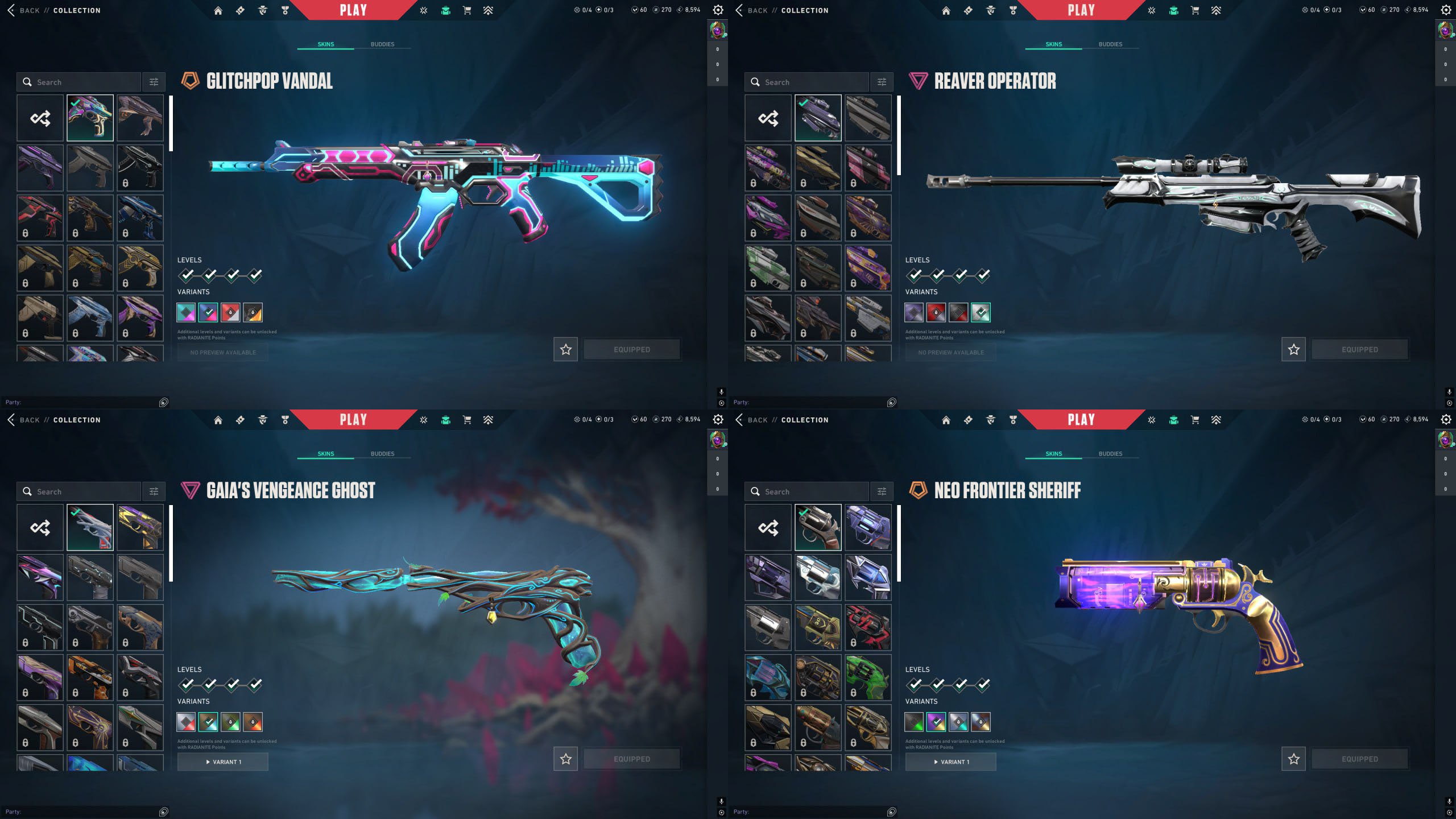The height and width of the screenshot is (819, 1456).
Task: Select the Skins tab
Action: (x=325, y=44)
